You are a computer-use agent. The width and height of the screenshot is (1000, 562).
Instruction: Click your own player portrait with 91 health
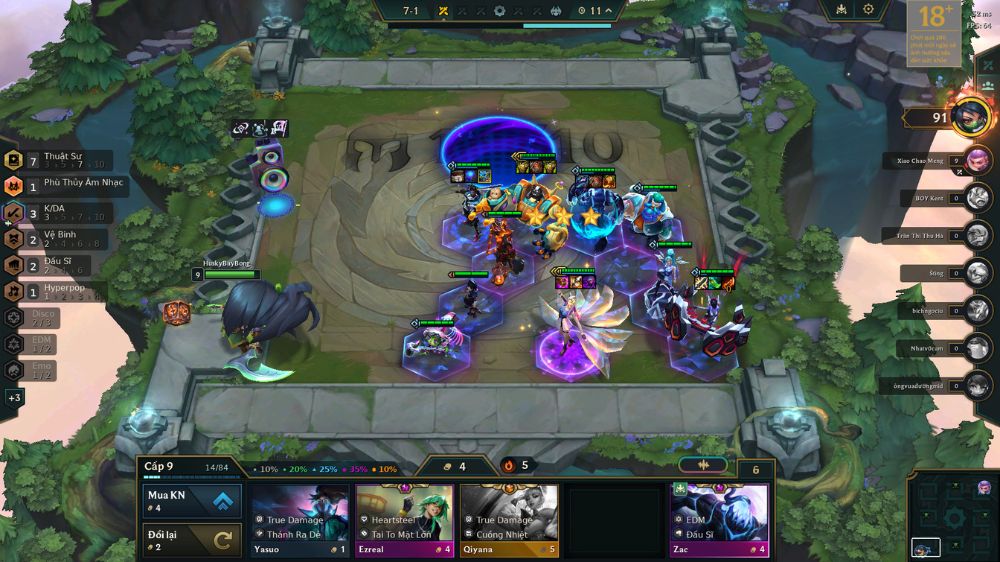tap(971, 118)
